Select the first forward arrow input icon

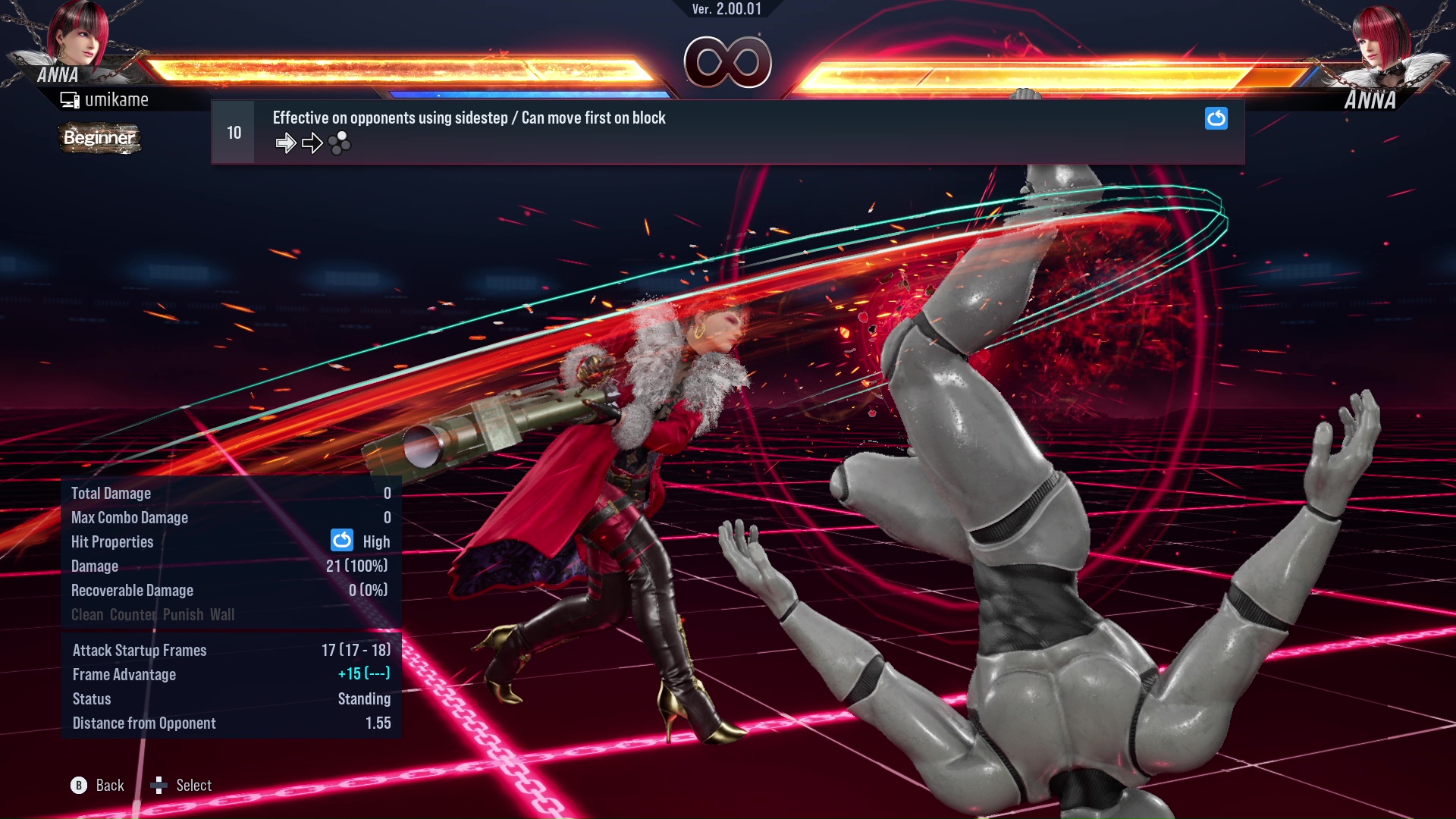287,142
